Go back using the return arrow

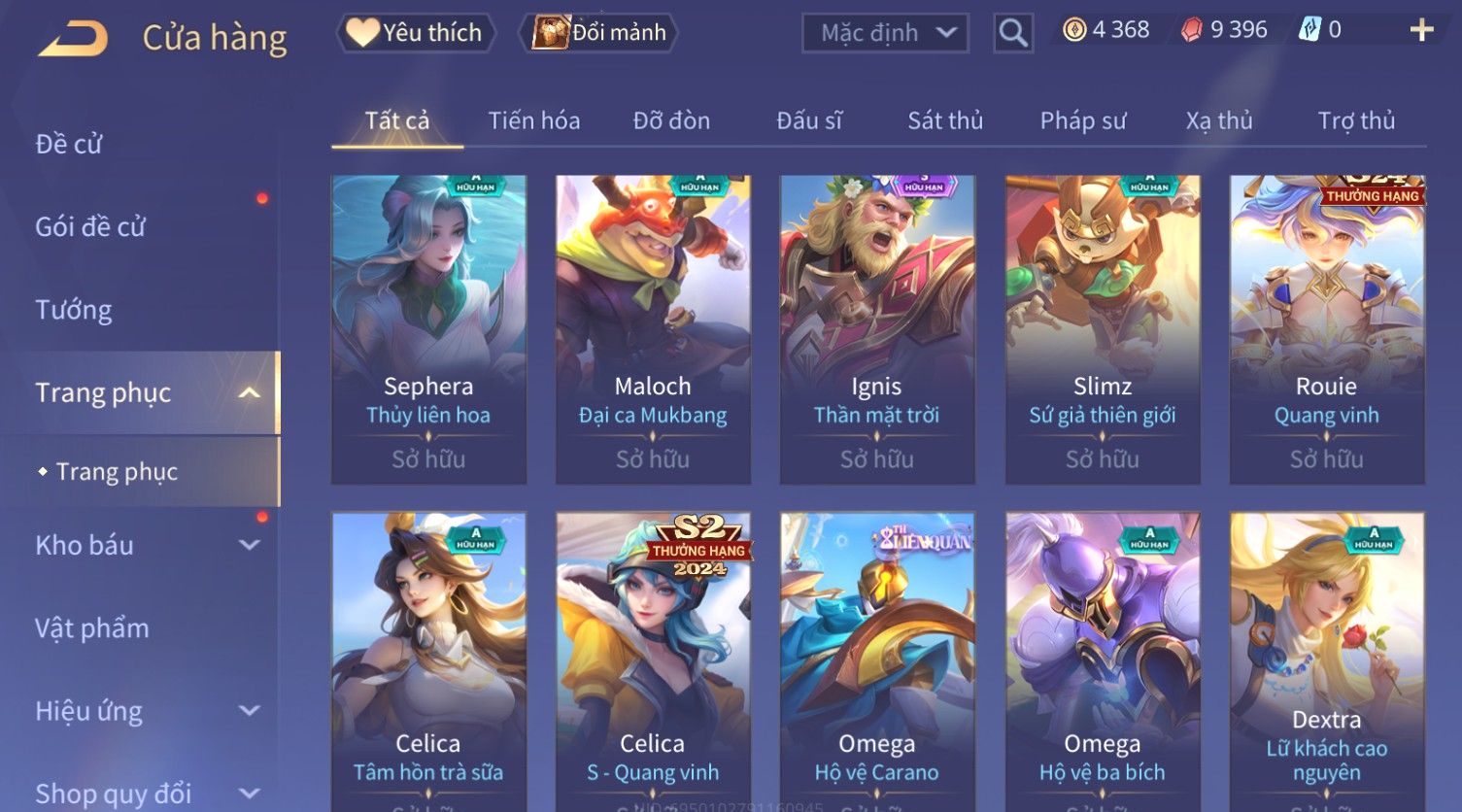(74, 39)
